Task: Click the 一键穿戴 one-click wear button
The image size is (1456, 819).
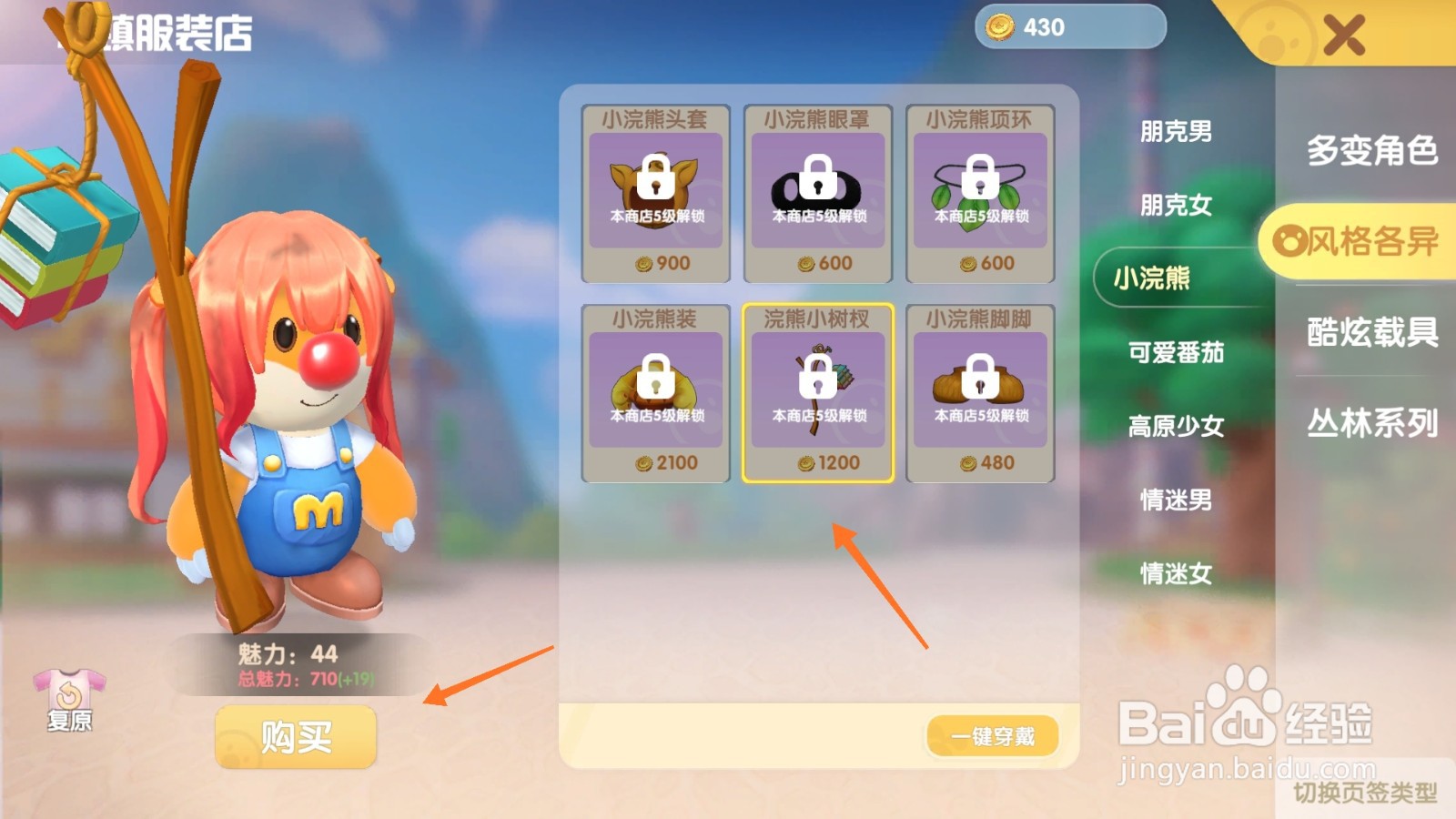Action: (x=992, y=735)
